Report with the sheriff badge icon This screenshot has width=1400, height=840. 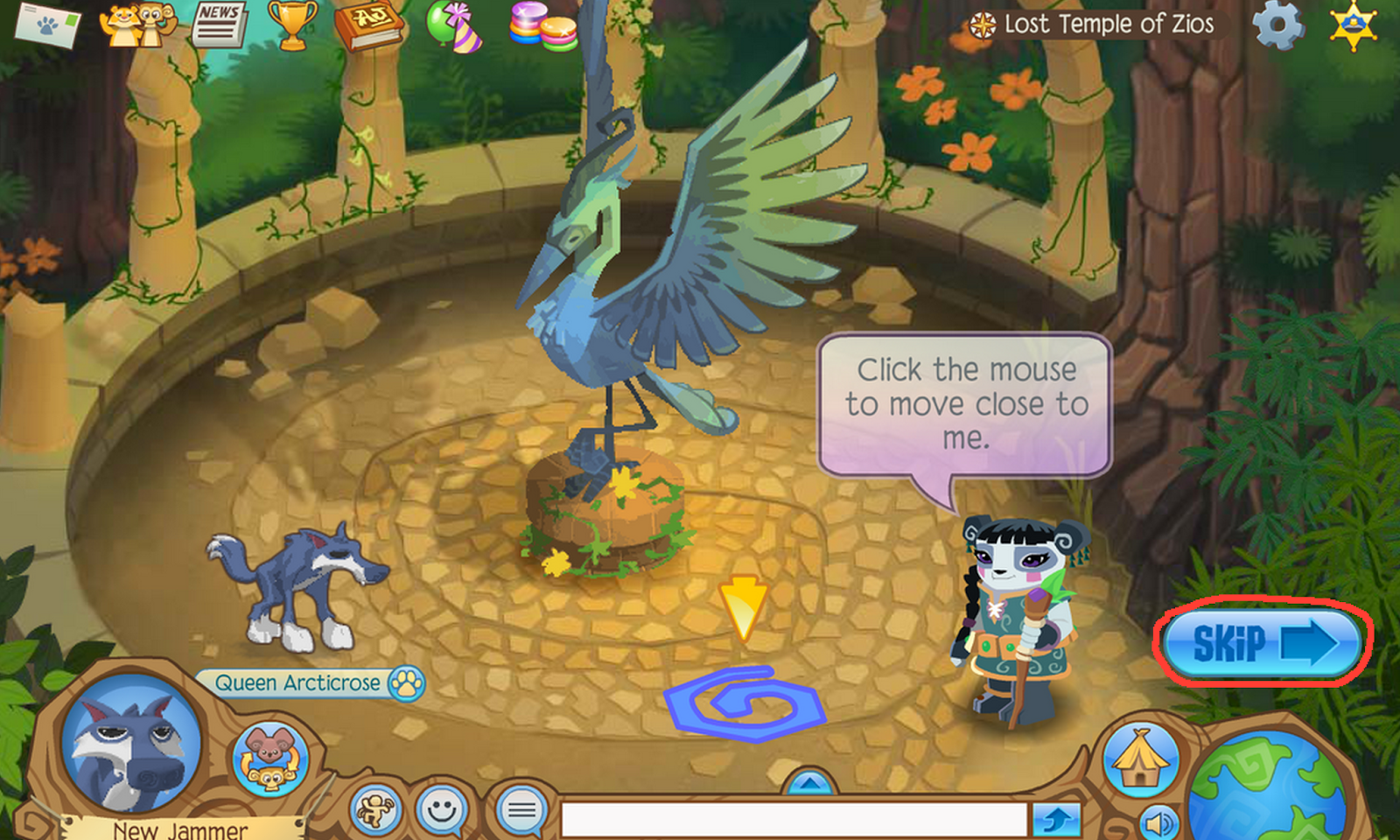(1354, 26)
